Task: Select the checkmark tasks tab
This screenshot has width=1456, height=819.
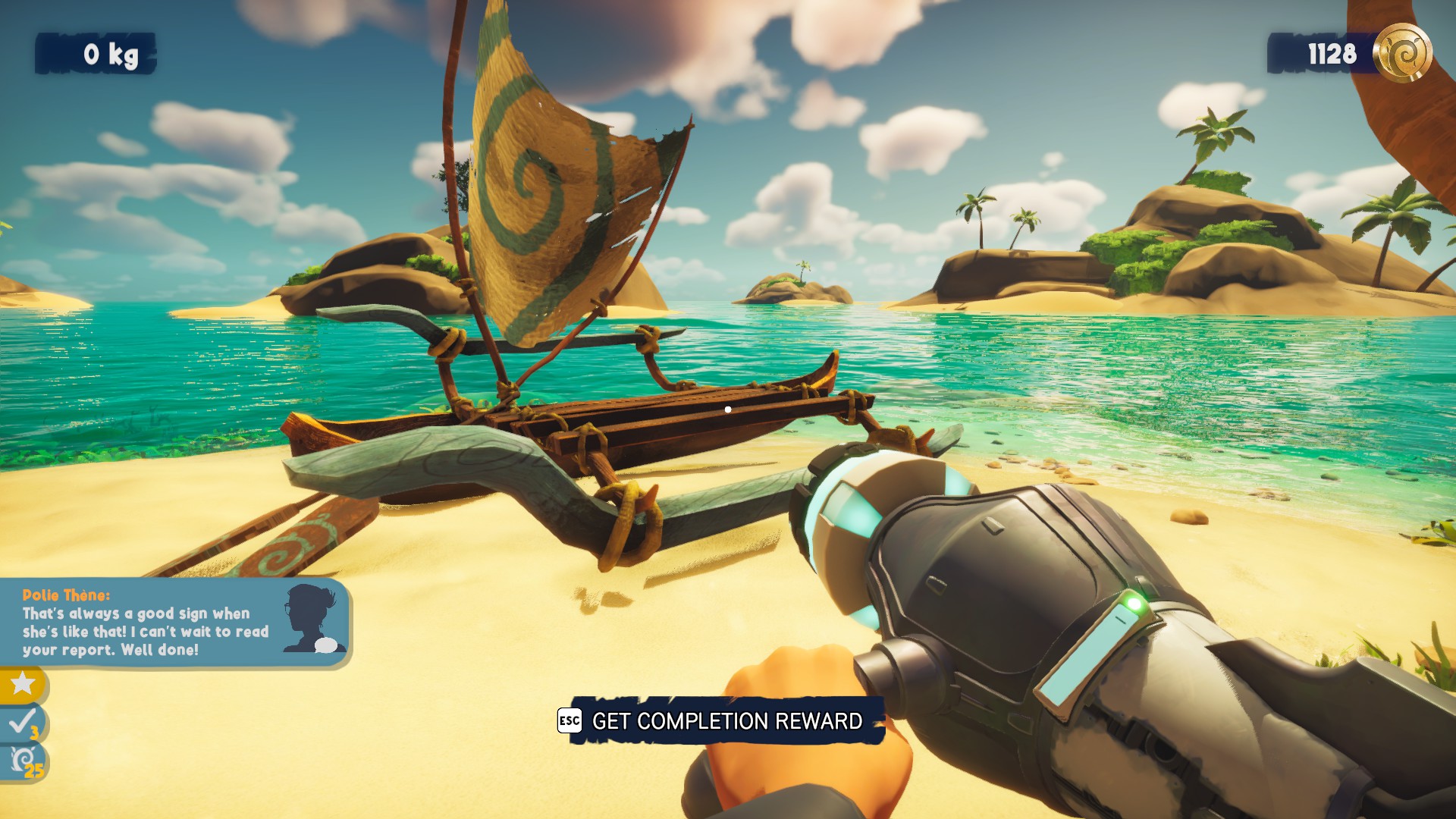Action: click(x=23, y=723)
